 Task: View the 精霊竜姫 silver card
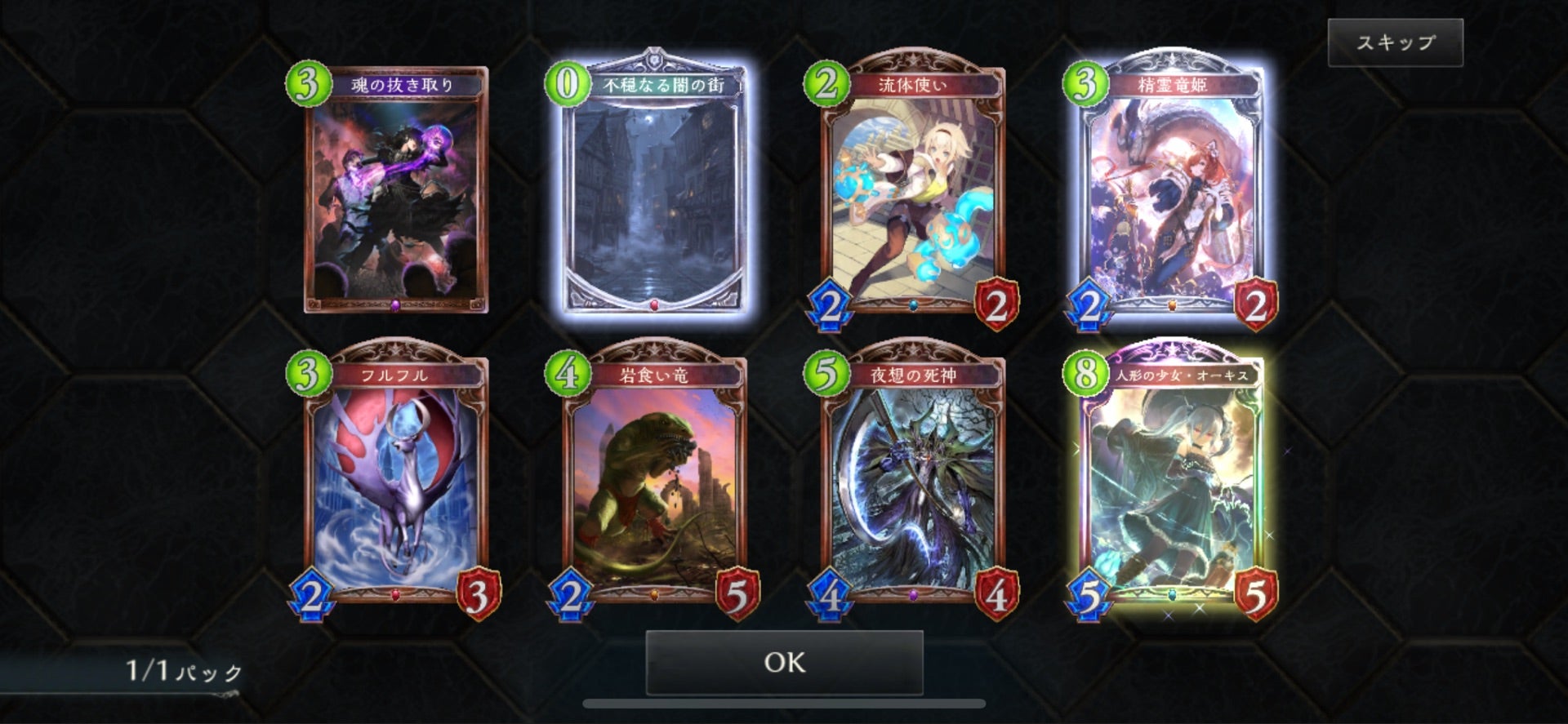tap(1171, 192)
